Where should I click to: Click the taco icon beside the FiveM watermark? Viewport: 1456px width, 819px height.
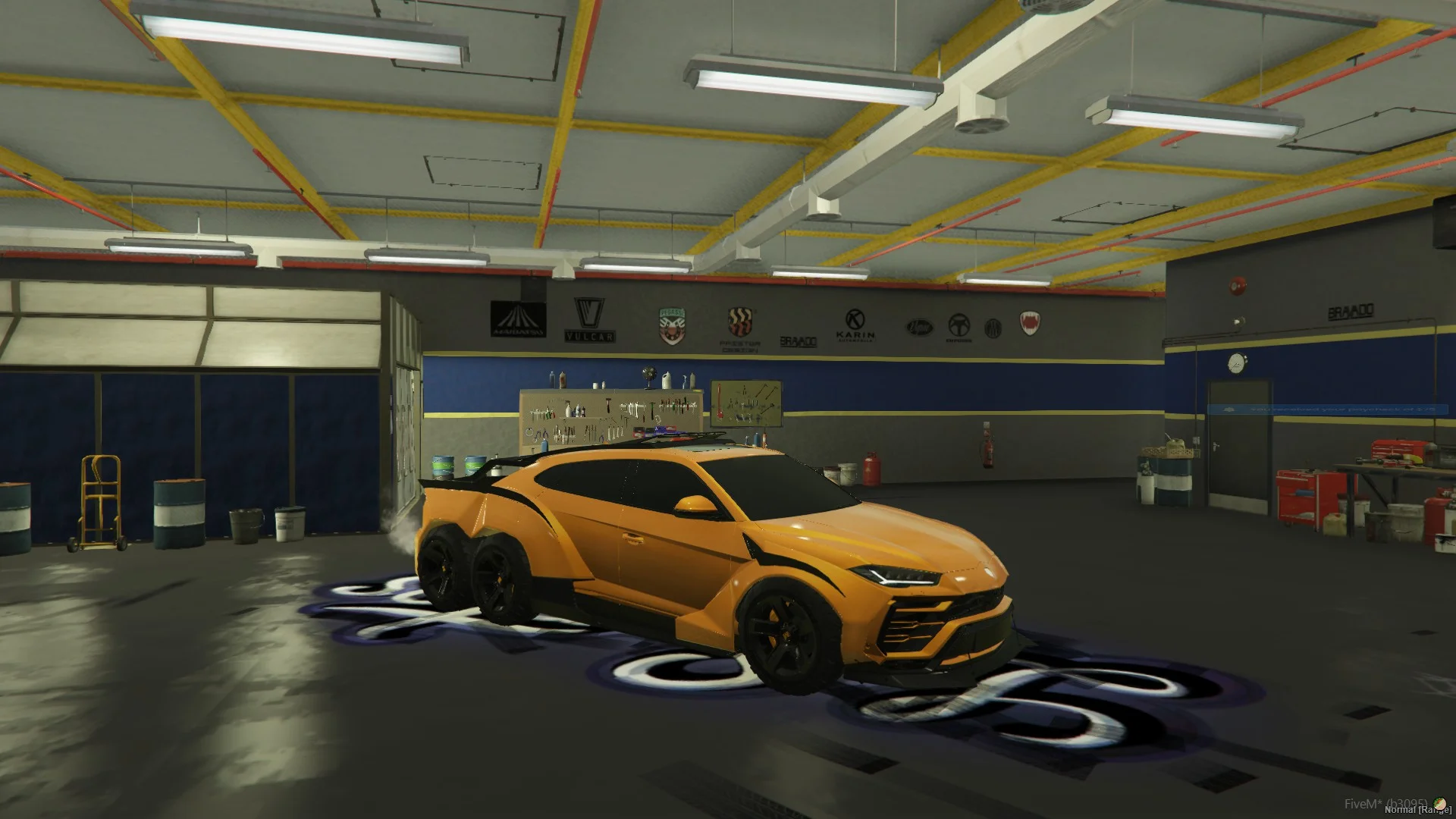click(x=1438, y=804)
